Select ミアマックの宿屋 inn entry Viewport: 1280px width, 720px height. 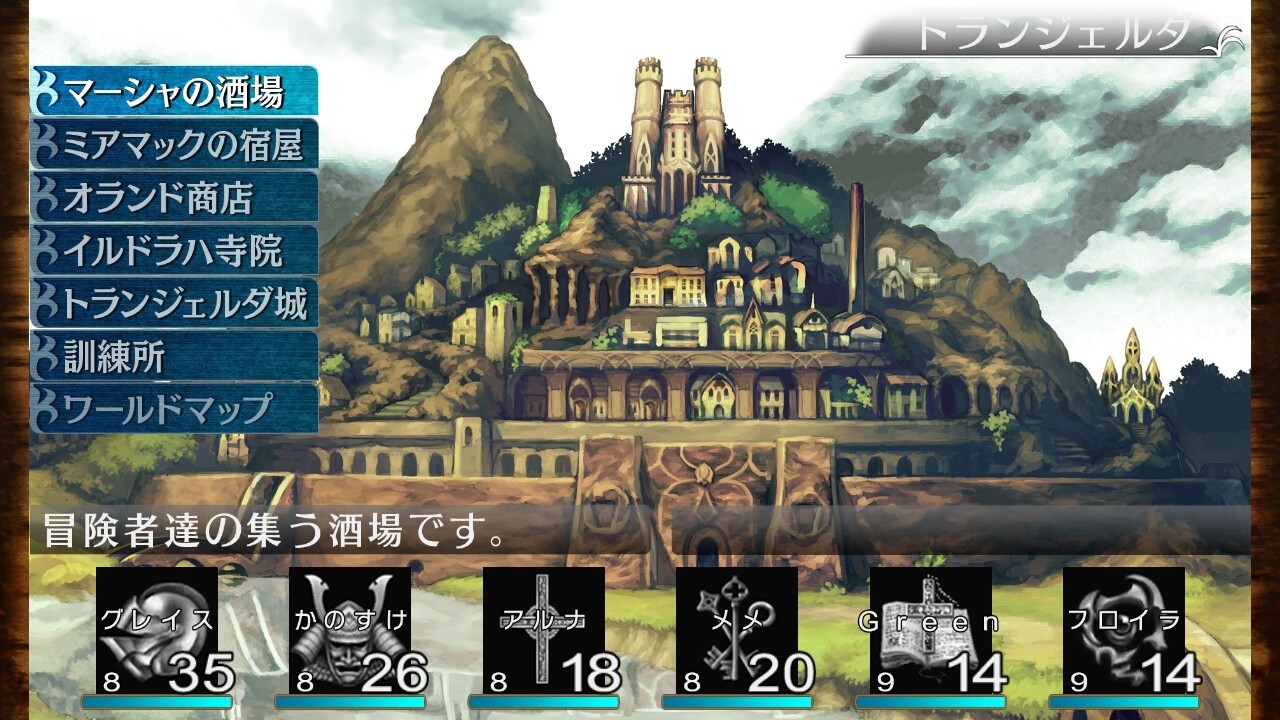click(175, 145)
